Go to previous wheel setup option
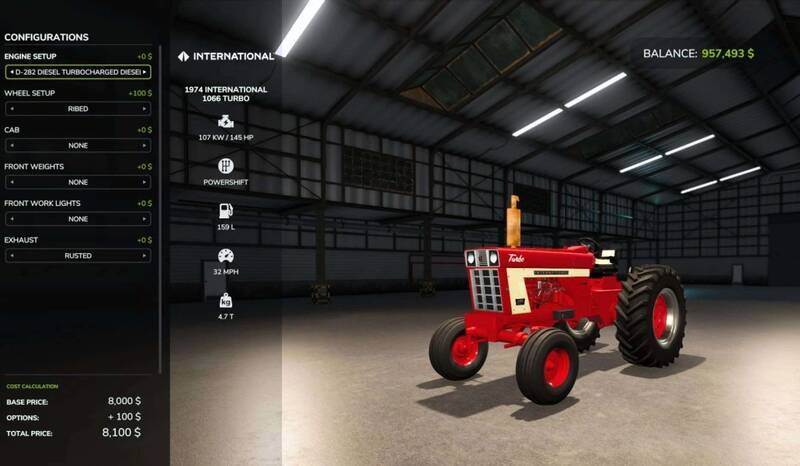This screenshot has height=466, width=800. [x=10, y=109]
